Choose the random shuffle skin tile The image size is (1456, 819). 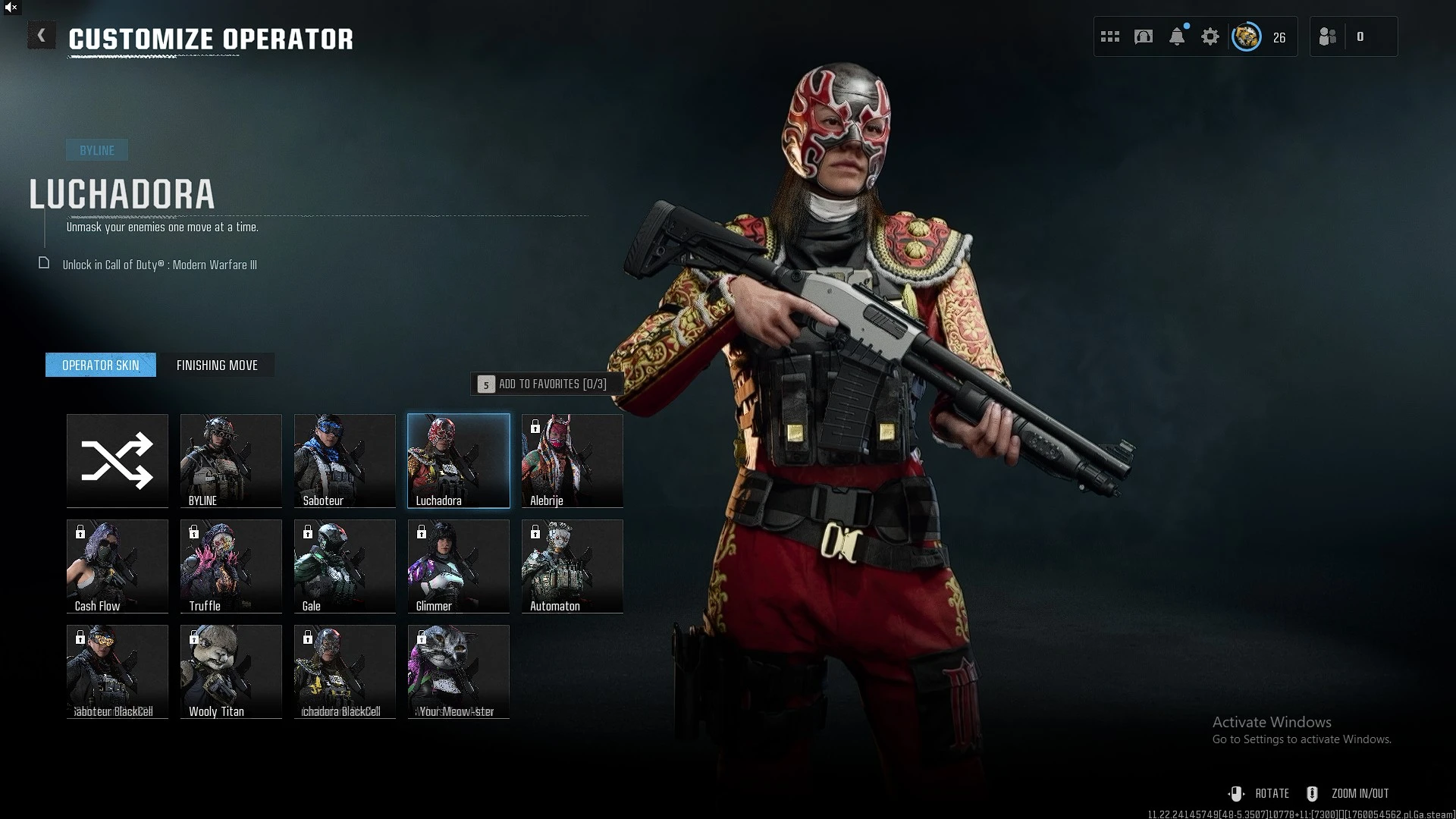click(x=118, y=460)
